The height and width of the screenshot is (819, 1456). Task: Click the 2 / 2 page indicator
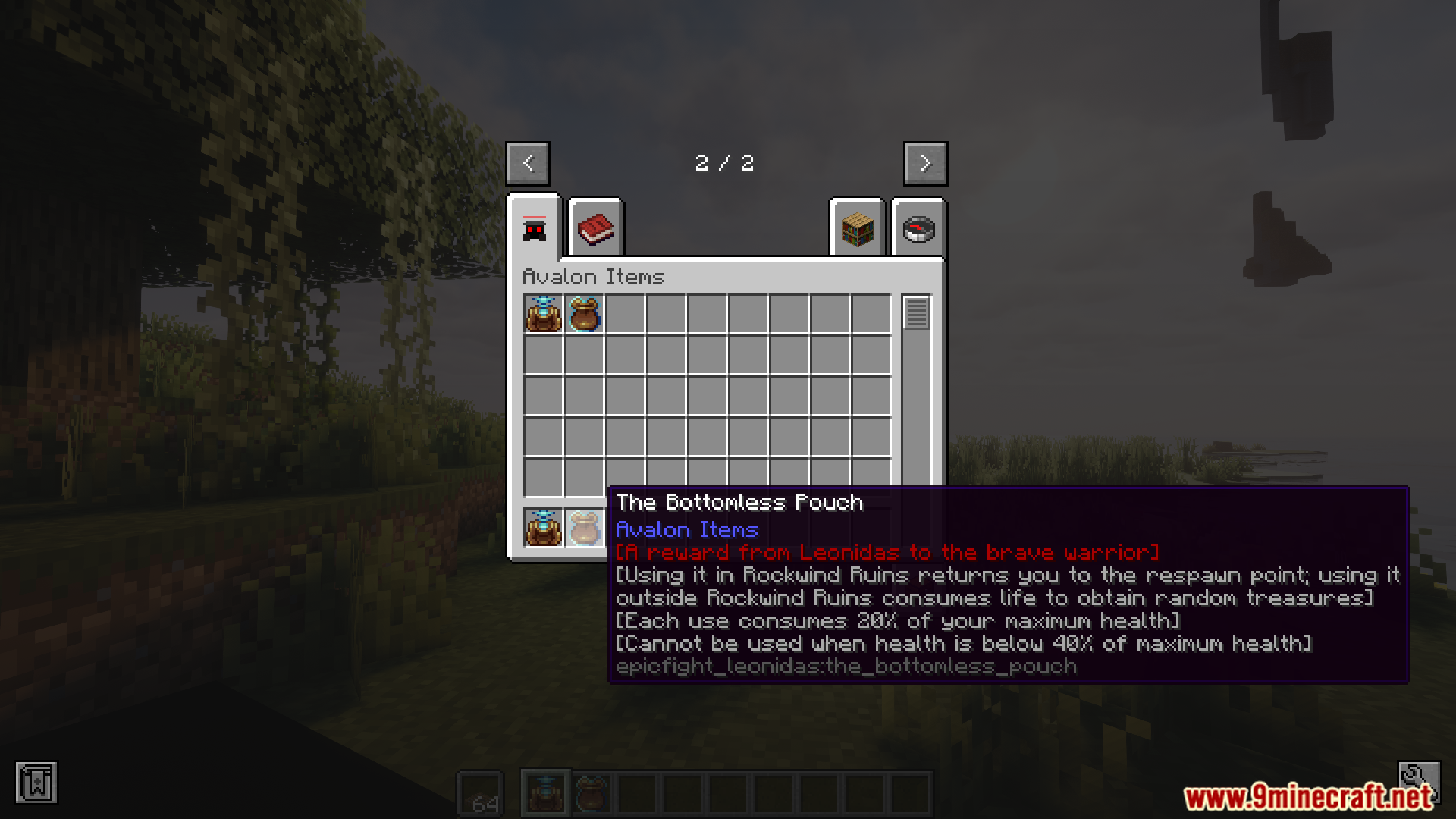pos(726,163)
